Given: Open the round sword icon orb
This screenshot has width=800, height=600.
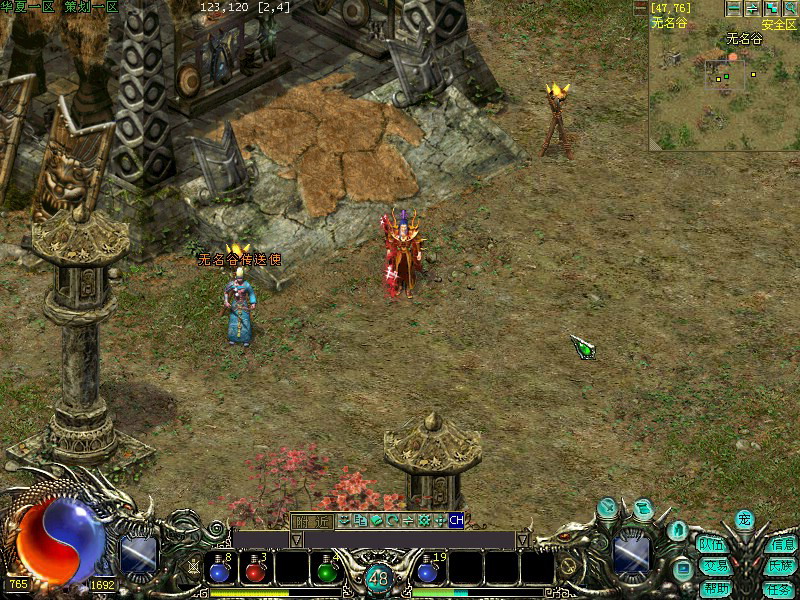Looking at the screenshot, I should click(x=607, y=508).
